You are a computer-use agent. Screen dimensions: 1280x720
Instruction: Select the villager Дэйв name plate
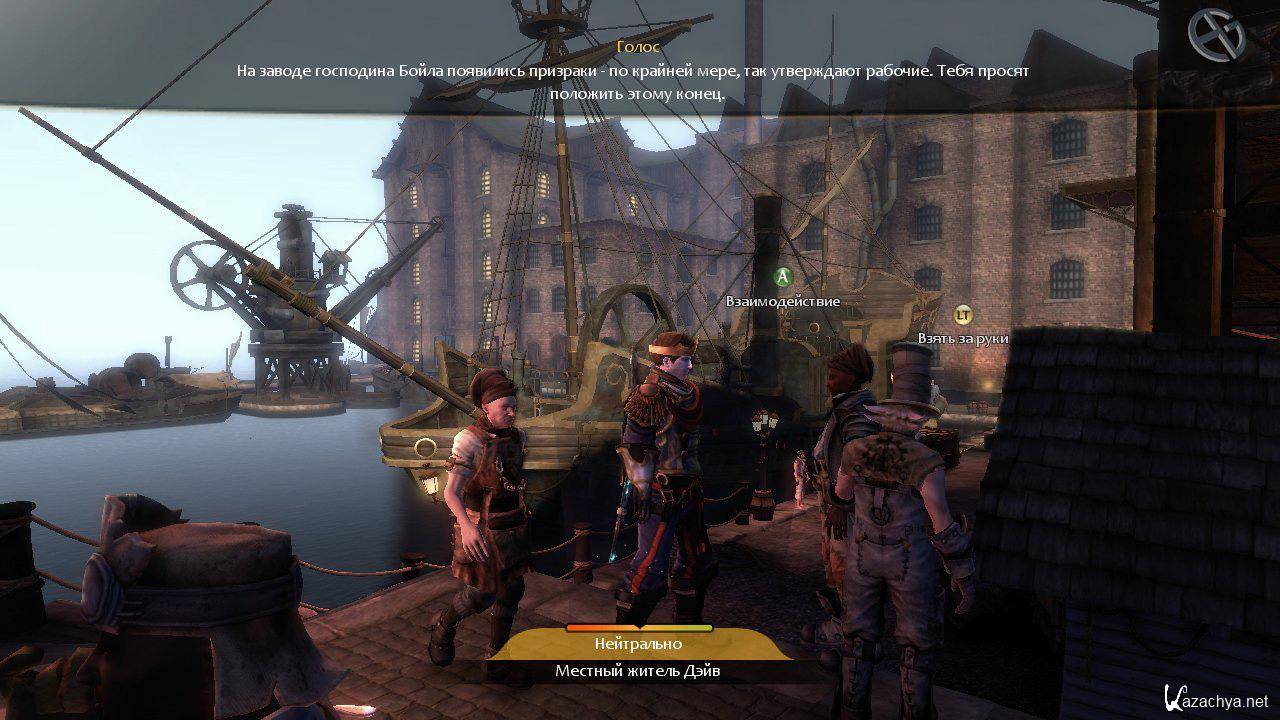pyautogui.click(x=638, y=671)
